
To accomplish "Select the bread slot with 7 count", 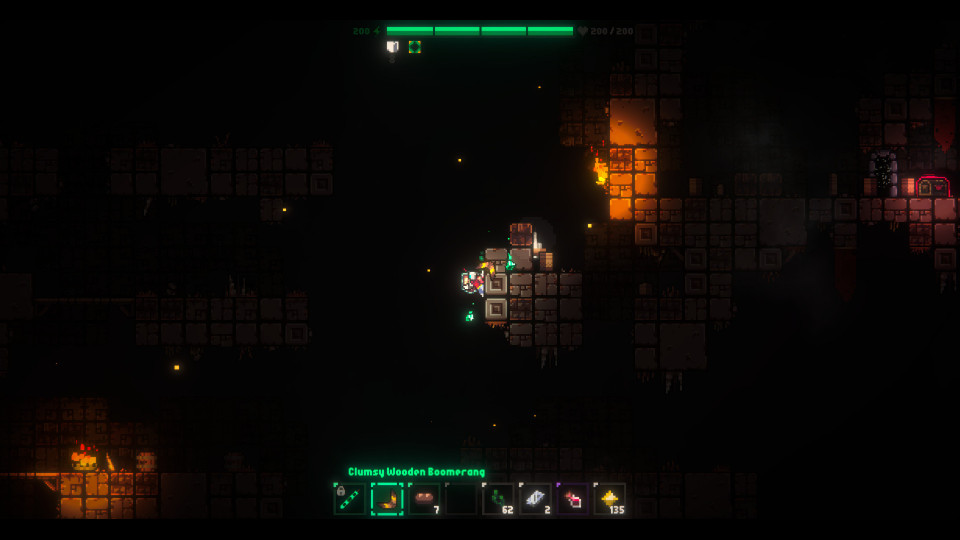I will tap(424, 498).
